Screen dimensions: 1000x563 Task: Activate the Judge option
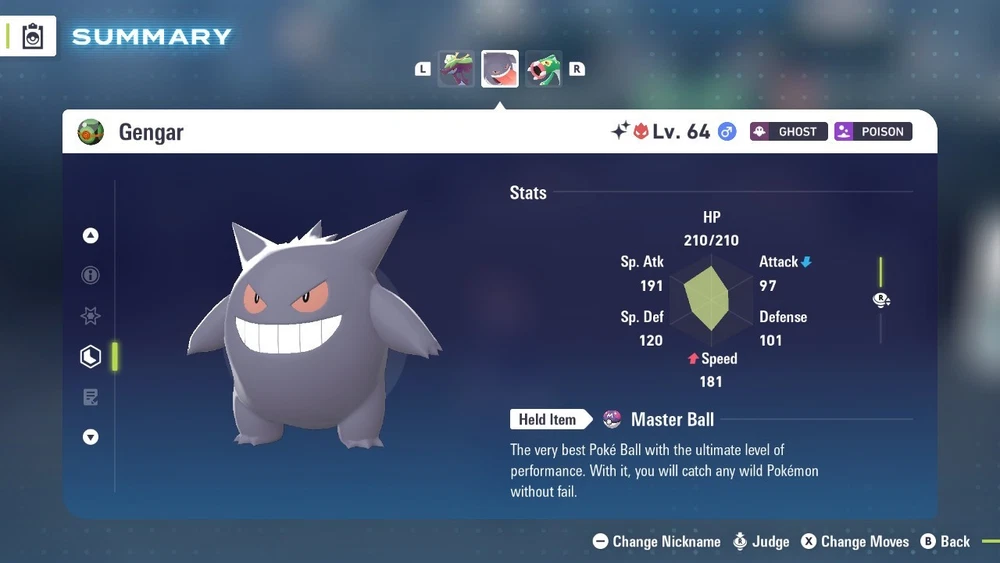tap(761, 541)
